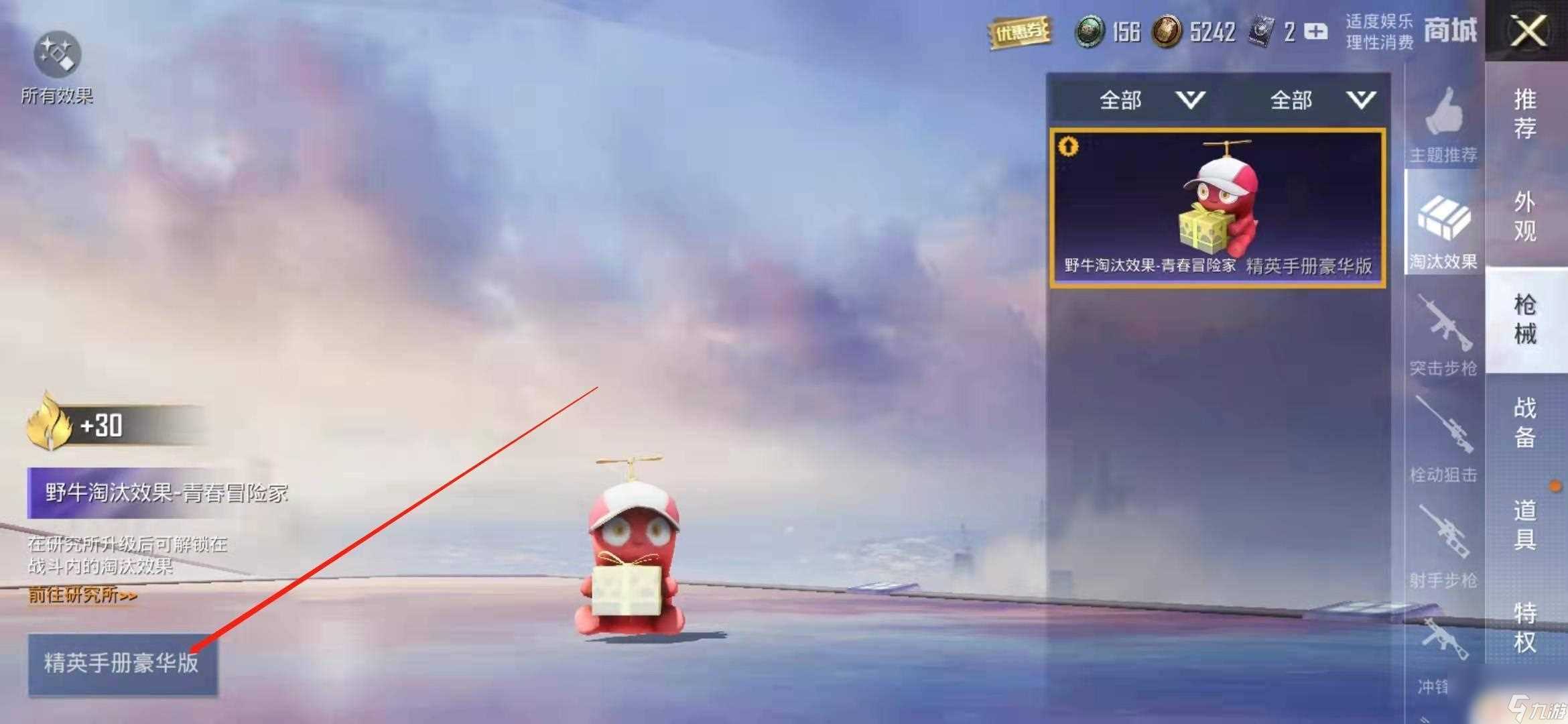
Task: Open the 枪械 tab
Action: [x=1525, y=319]
